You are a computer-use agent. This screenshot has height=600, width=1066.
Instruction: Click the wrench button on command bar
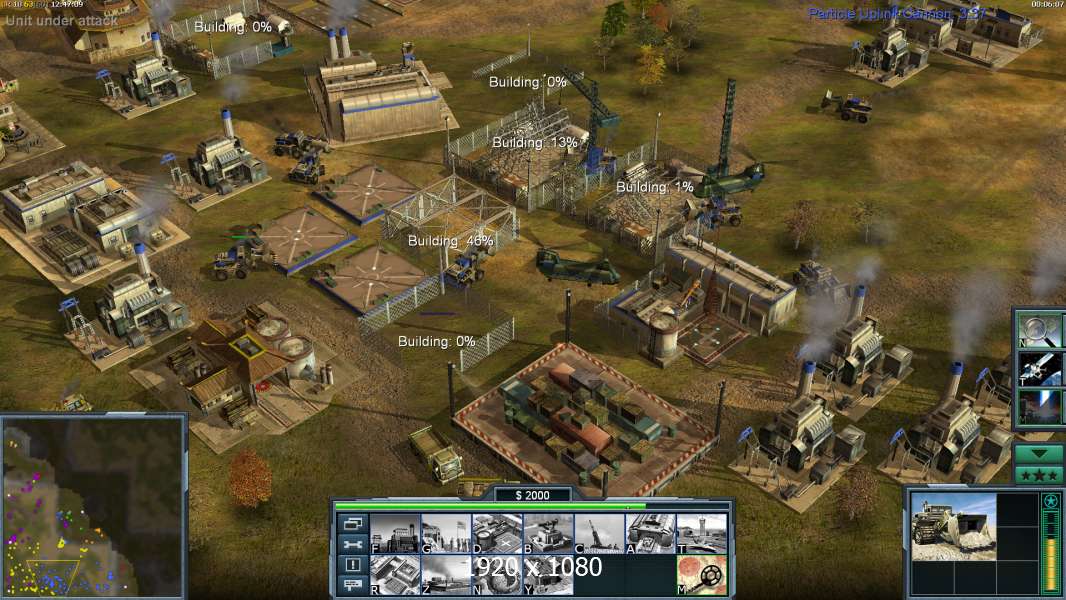click(x=352, y=544)
